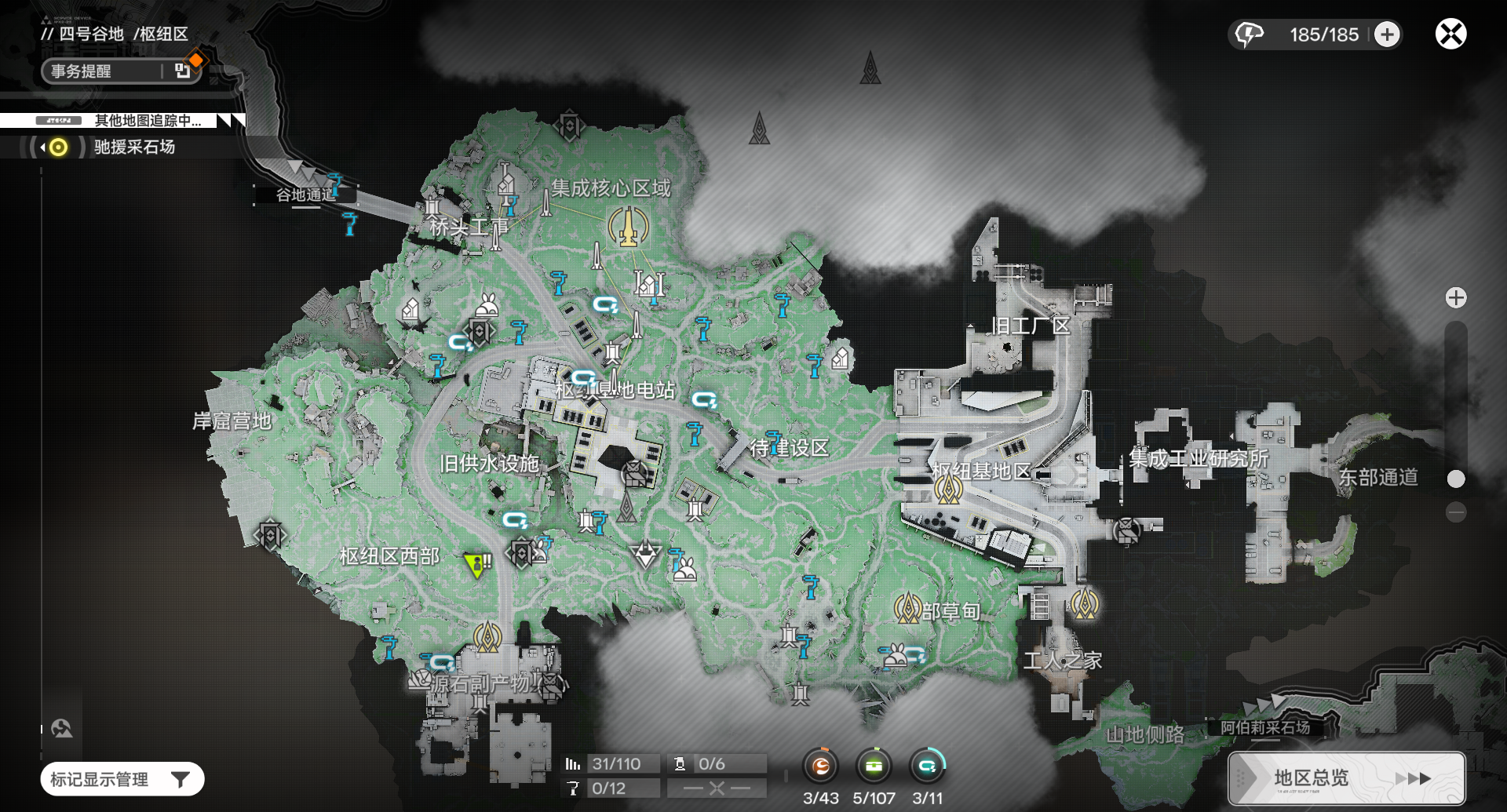Click the map icon at bottom left
This screenshot has width=1507, height=812.
point(62,729)
